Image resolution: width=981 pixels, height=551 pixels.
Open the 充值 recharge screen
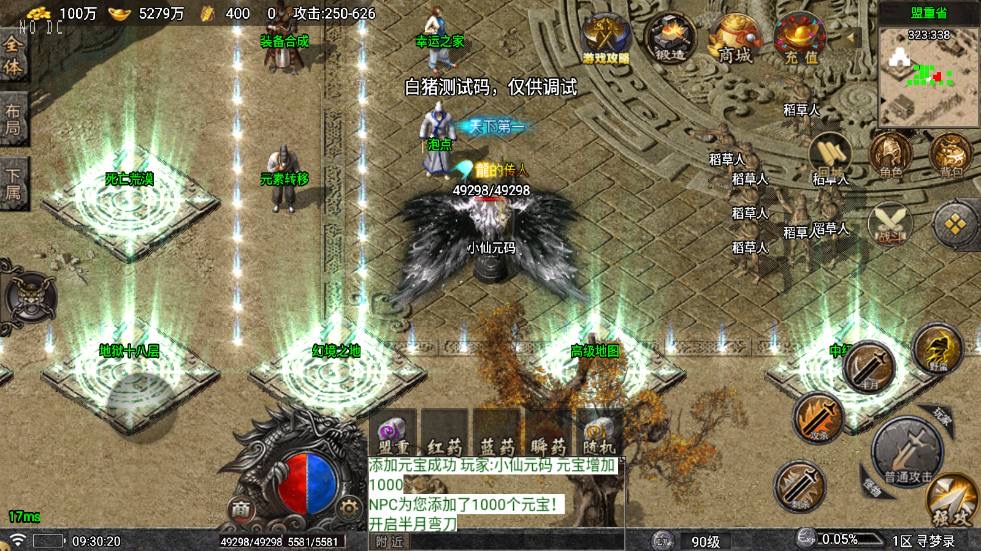(x=800, y=38)
